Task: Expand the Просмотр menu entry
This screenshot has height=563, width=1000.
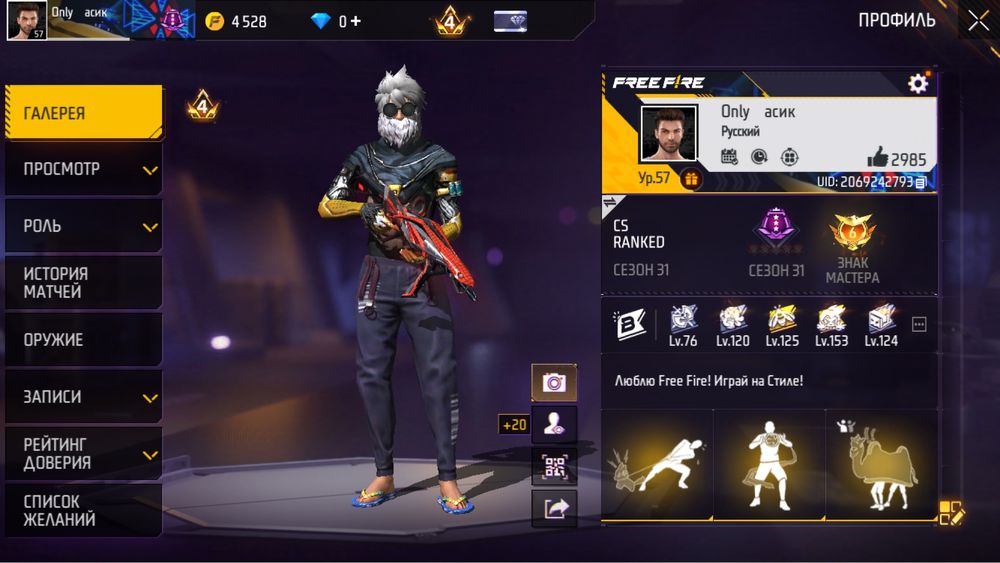Action: pos(82,169)
